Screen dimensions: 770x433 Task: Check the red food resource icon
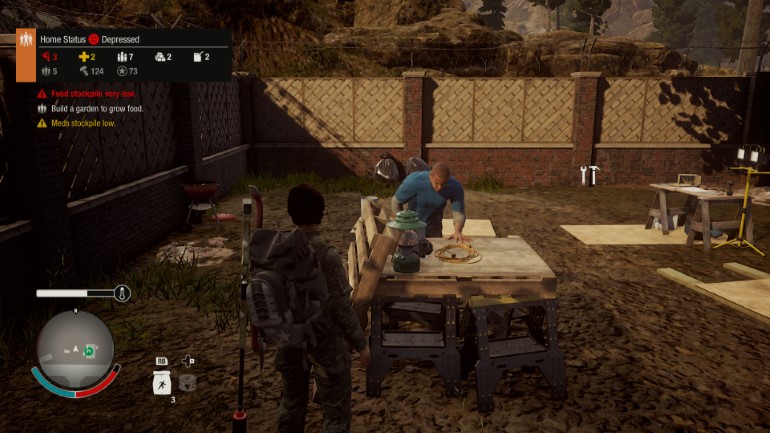(45, 57)
